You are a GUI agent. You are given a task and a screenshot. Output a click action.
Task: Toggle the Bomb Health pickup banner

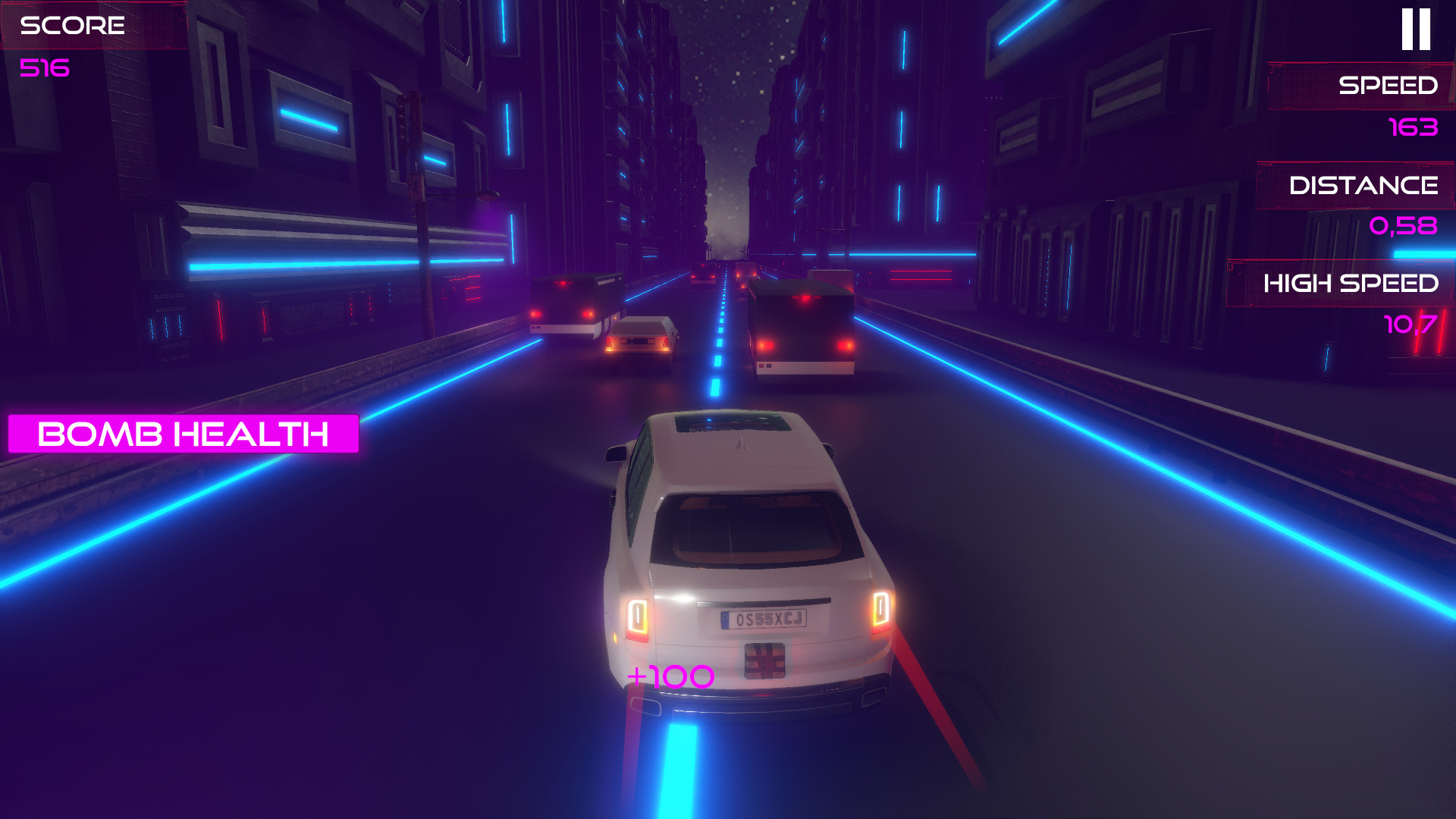coord(182,435)
